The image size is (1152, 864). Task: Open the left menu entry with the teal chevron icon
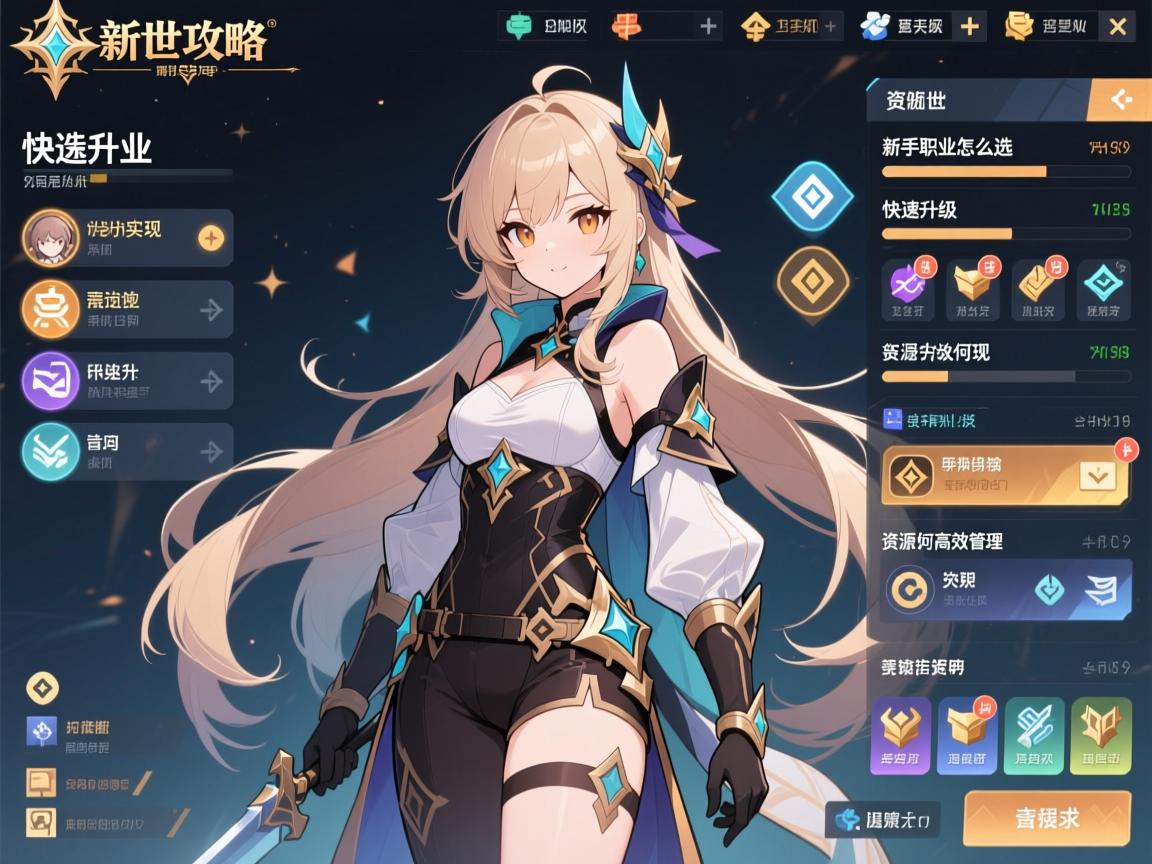(x=128, y=452)
